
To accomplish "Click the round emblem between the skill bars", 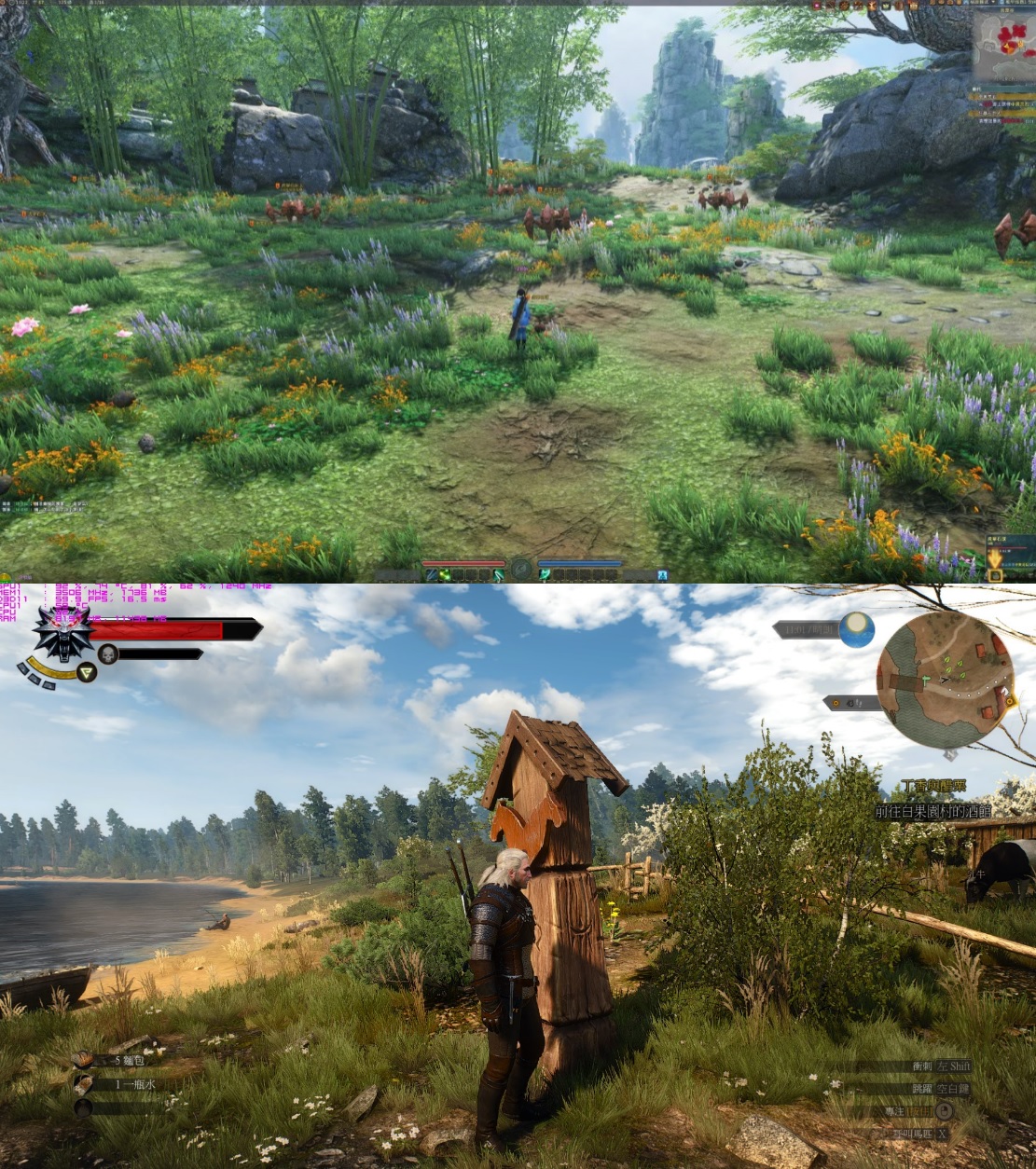I will tap(521, 568).
